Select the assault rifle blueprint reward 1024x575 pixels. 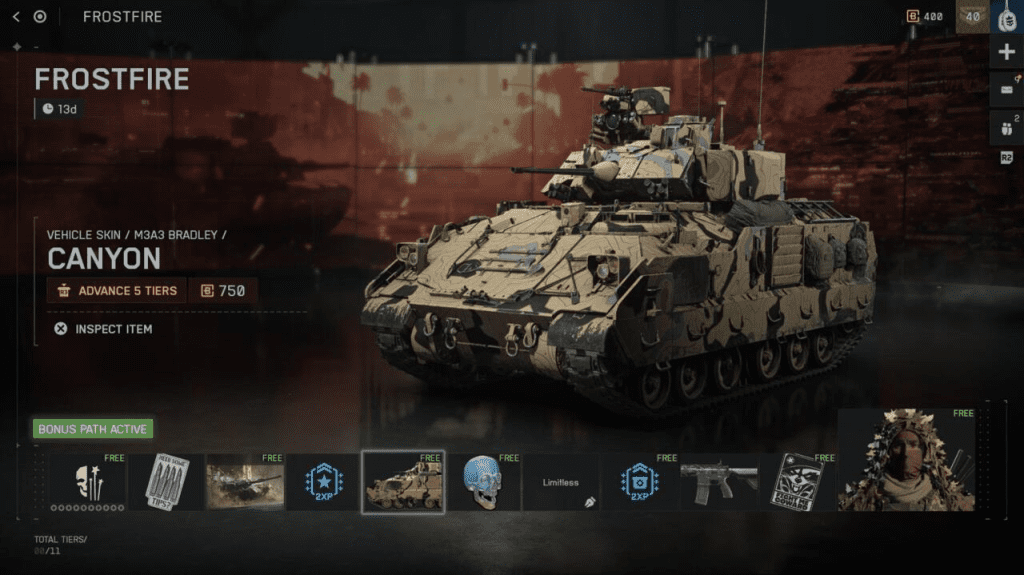[x=718, y=482]
